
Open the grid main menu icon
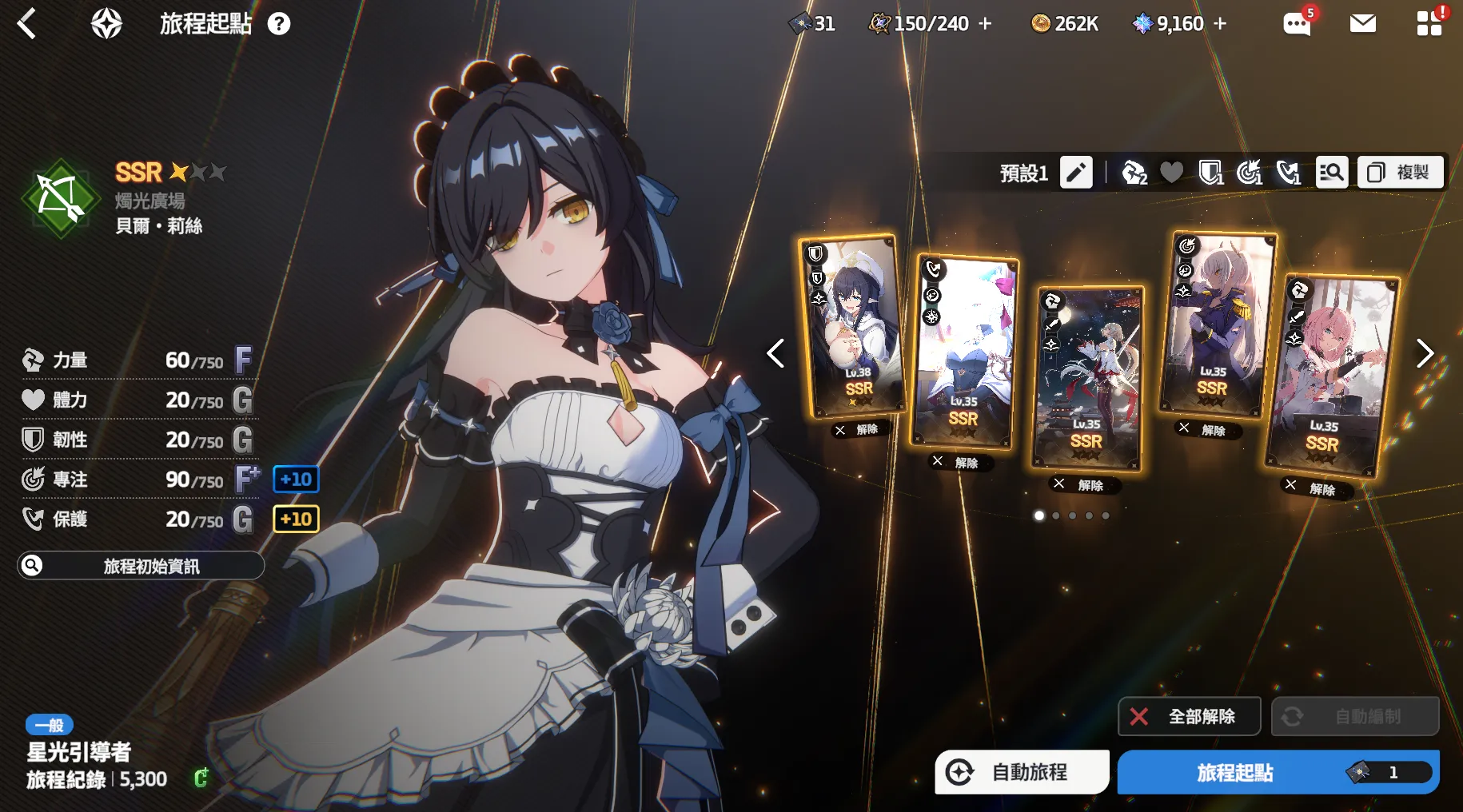pyautogui.click(x=1429, y=24)
